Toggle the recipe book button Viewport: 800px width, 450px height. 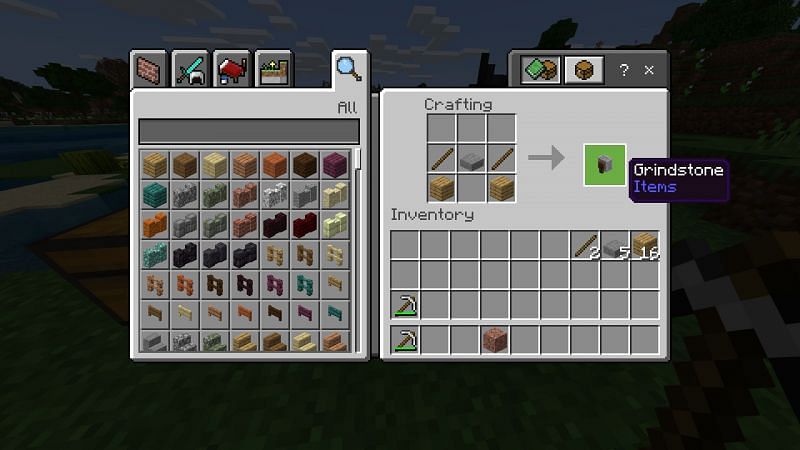(x=539, y=71)
